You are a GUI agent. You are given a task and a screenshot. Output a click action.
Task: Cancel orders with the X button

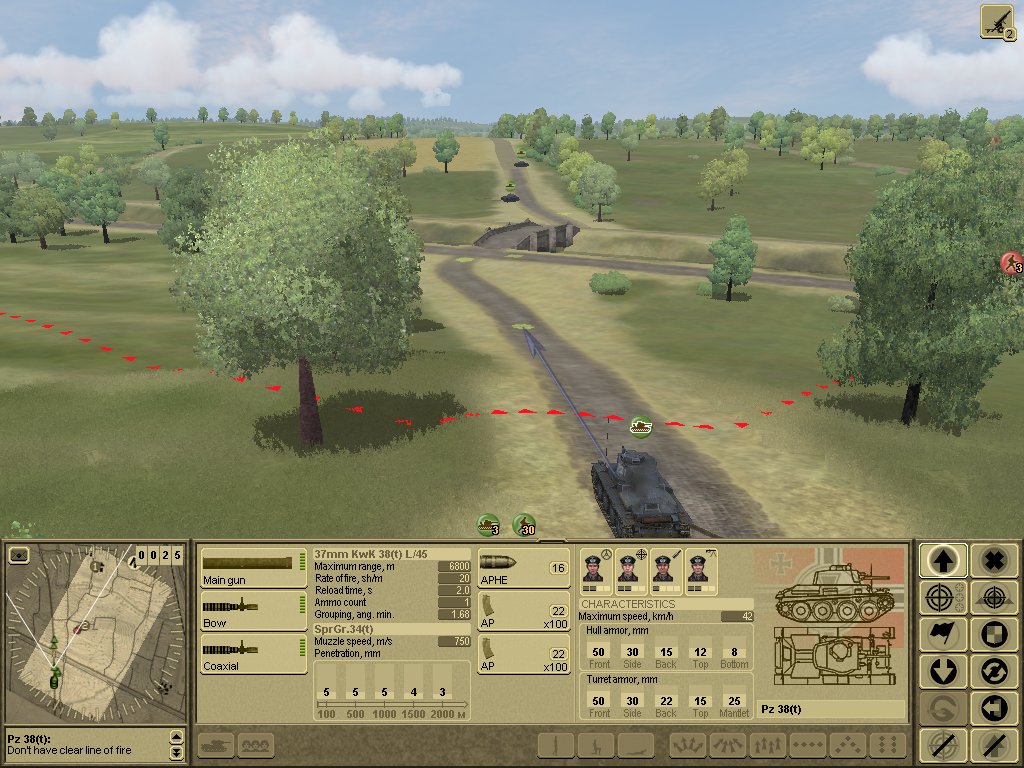(993, 561)
